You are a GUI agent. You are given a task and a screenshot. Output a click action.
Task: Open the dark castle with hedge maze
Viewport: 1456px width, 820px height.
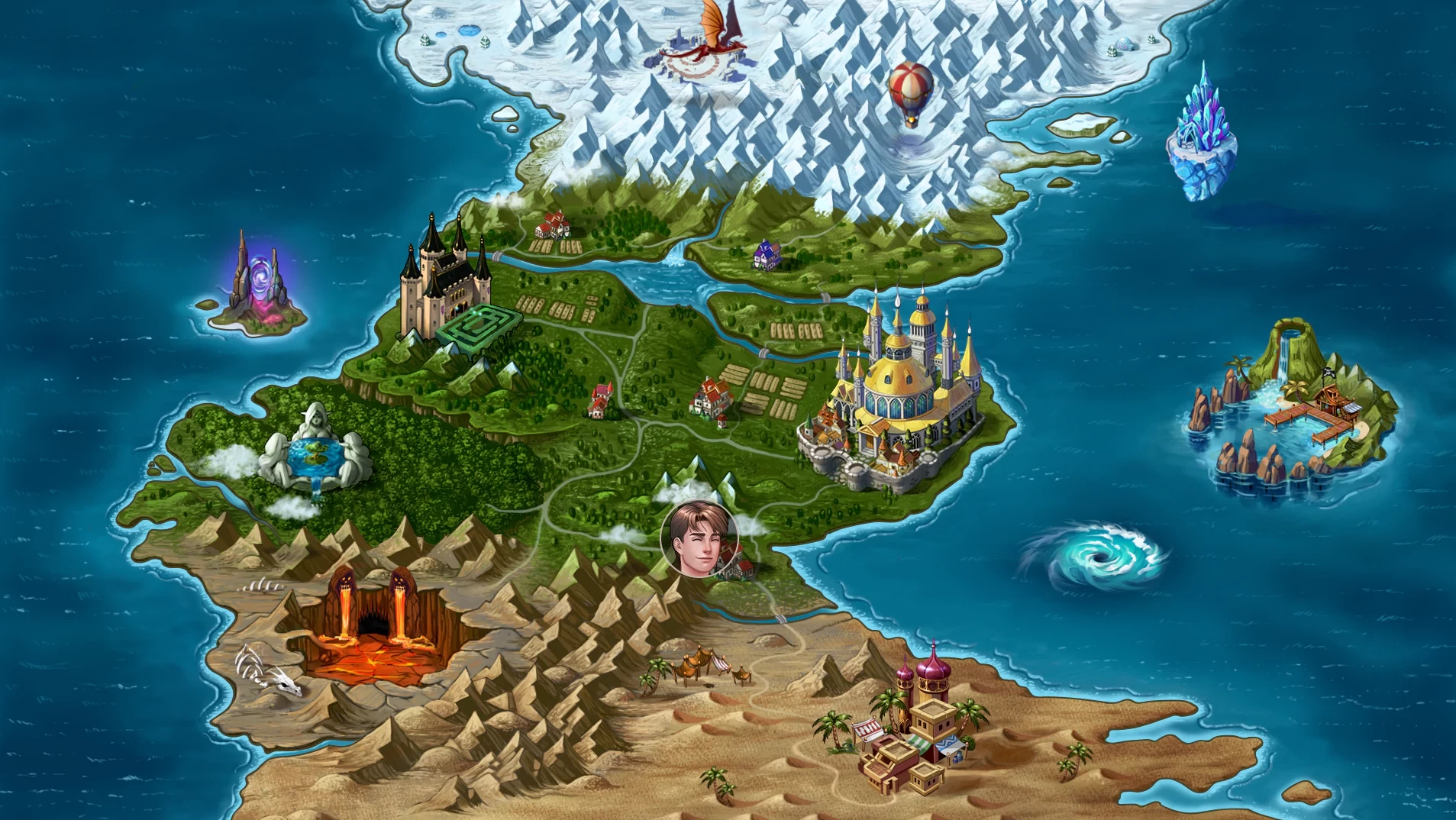[445, 284]
